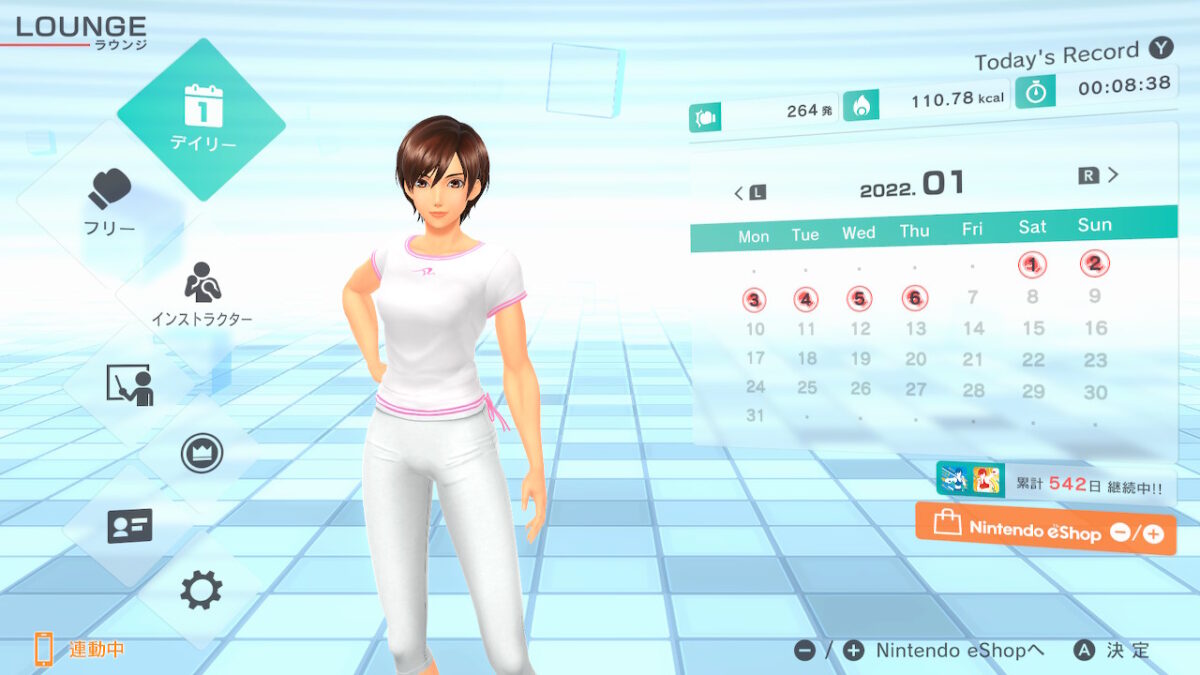This screenshot has width=1200, height=675.
Task: Pick January 2 on the calendar
Action: [1095, 263]
